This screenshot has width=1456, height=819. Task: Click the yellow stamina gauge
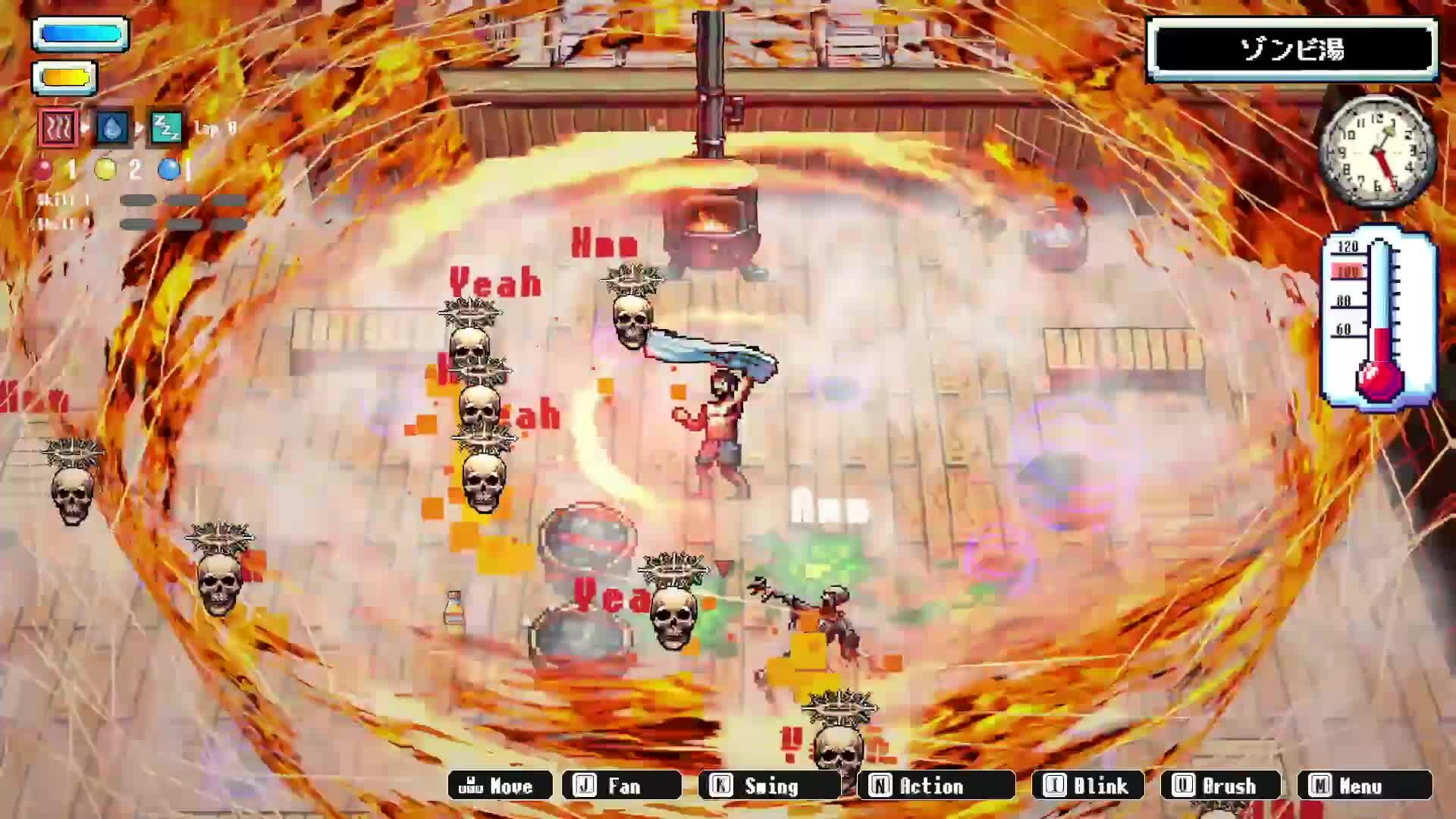click(64, 76)
